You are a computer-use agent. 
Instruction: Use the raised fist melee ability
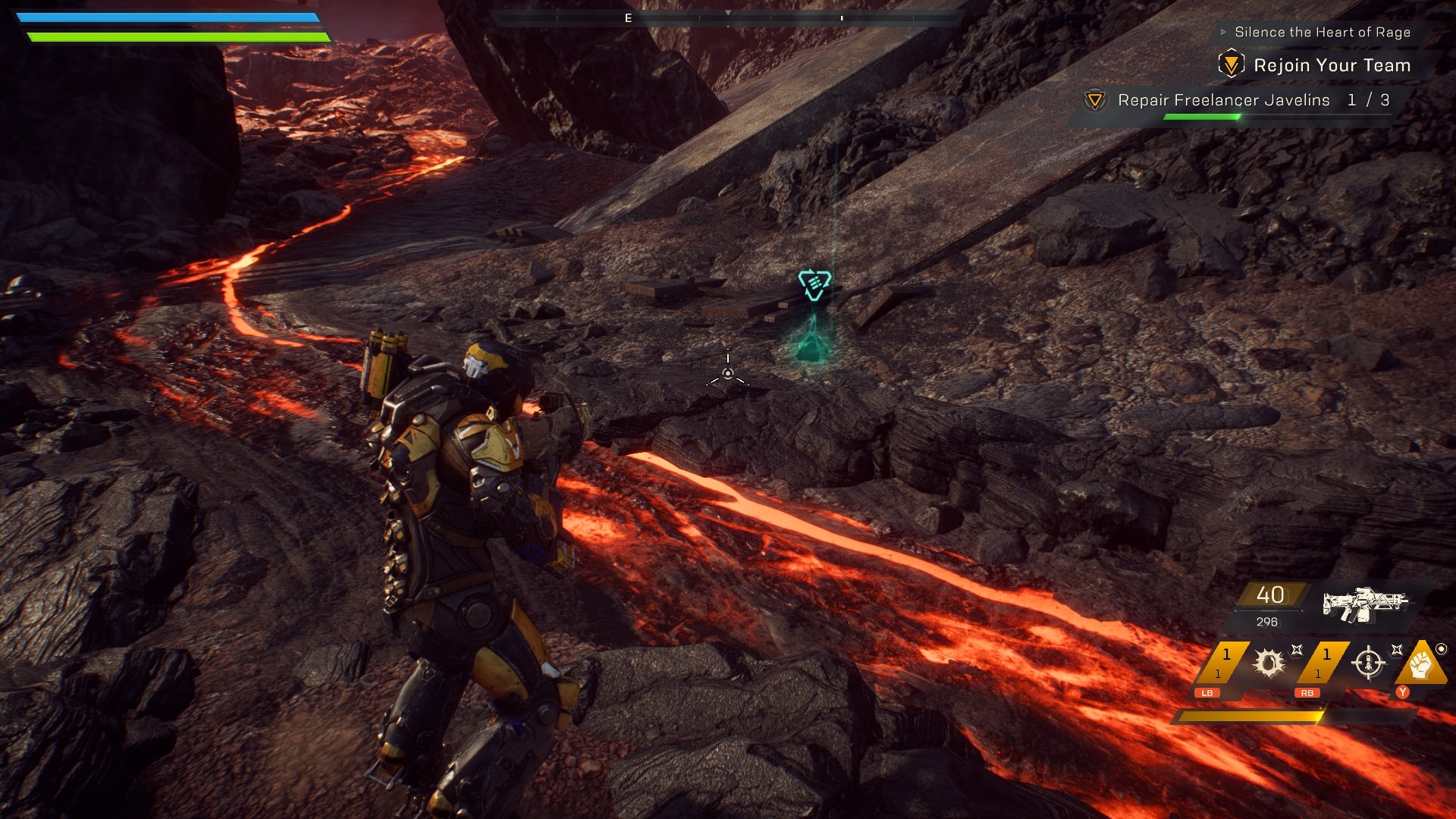1420,664
